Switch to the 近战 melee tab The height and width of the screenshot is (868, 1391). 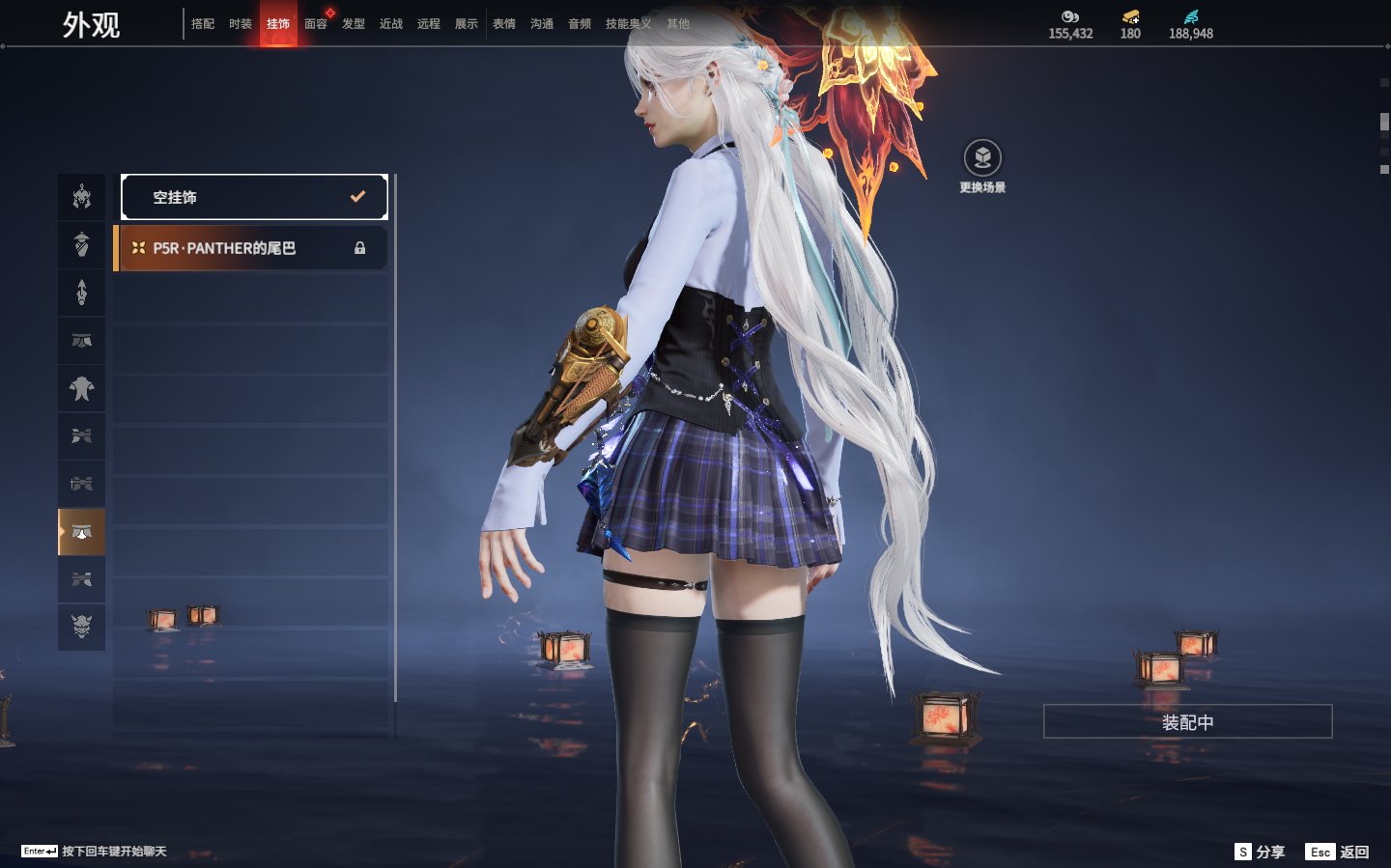[x=391, y=24]
